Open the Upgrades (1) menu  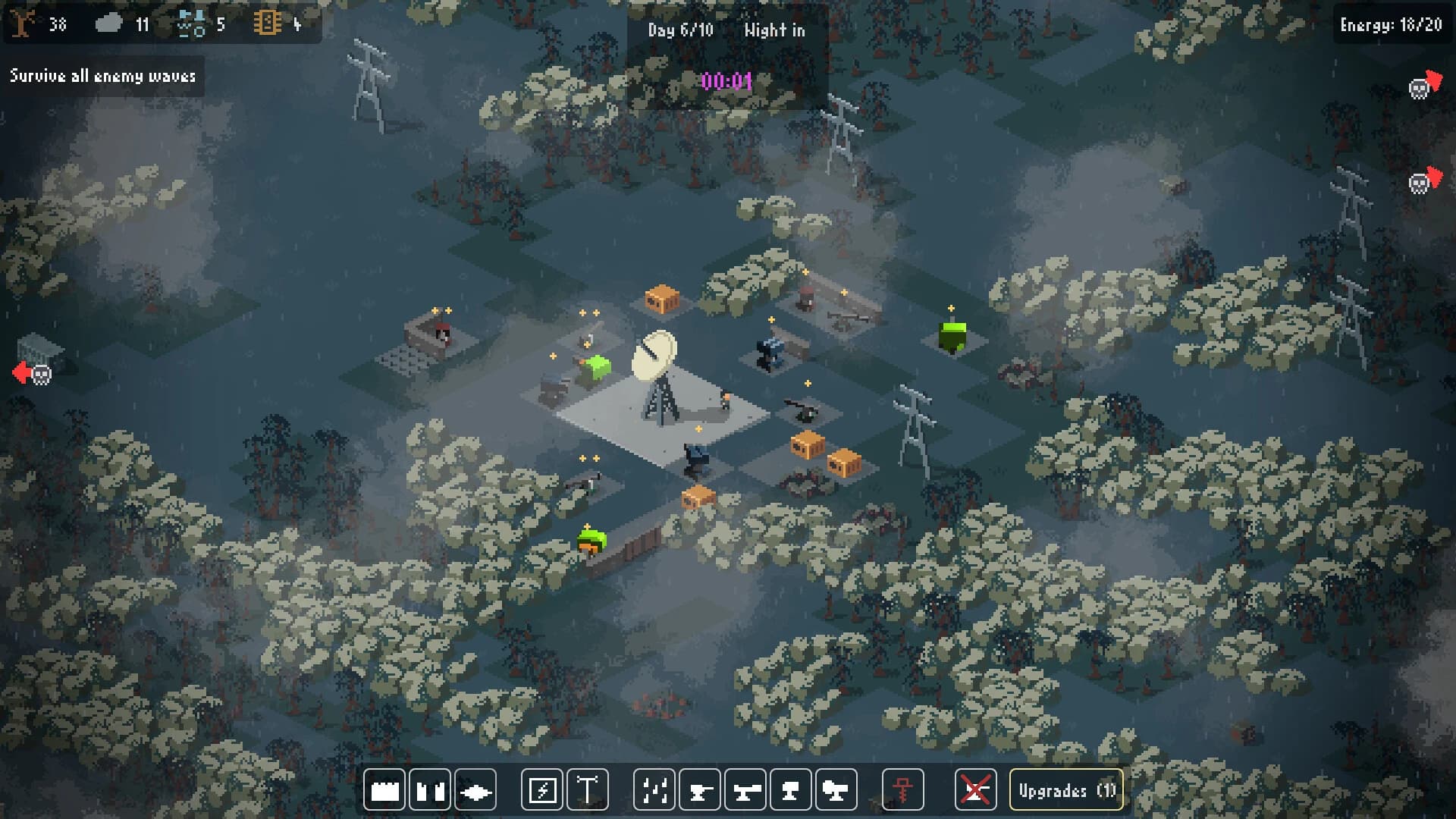pyautogui.click(x=1065, y=791)
